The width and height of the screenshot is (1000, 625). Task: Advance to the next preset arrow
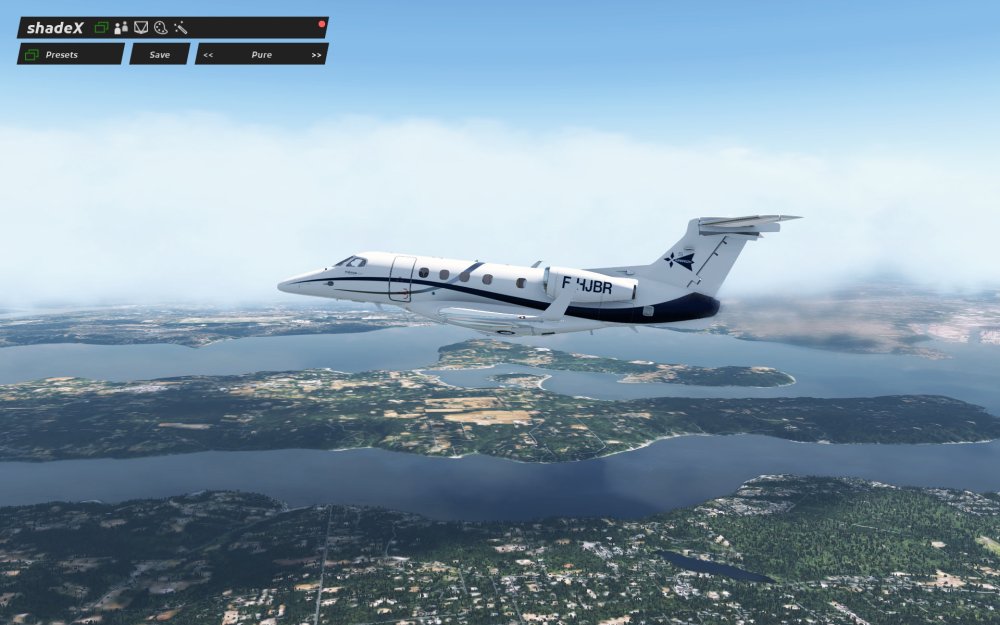pyautogui.click(x=316, y=55)
